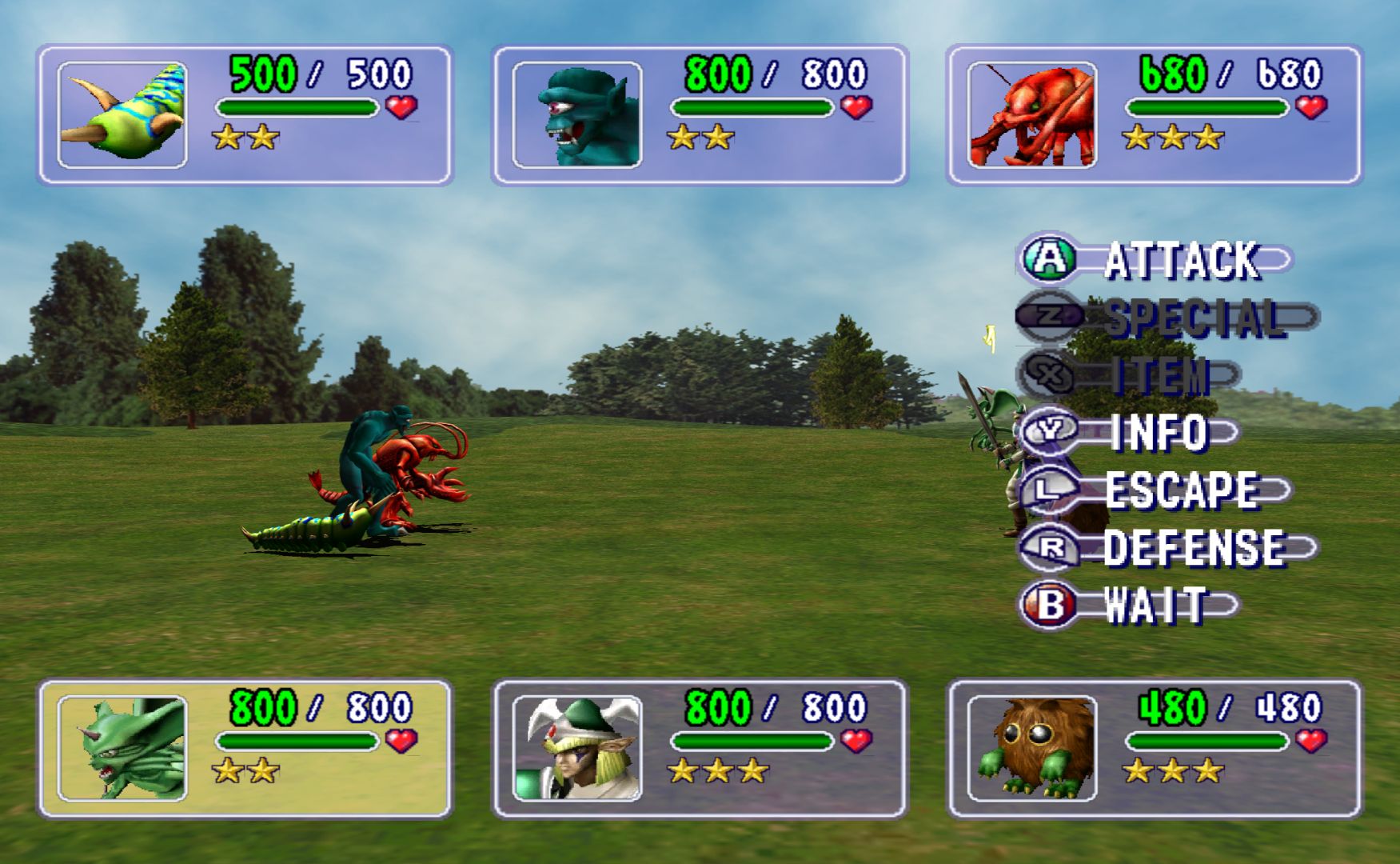Choose ESCAPE to flee battle
Viewport: 1400px width, 864px height.
pos(1156,490)
